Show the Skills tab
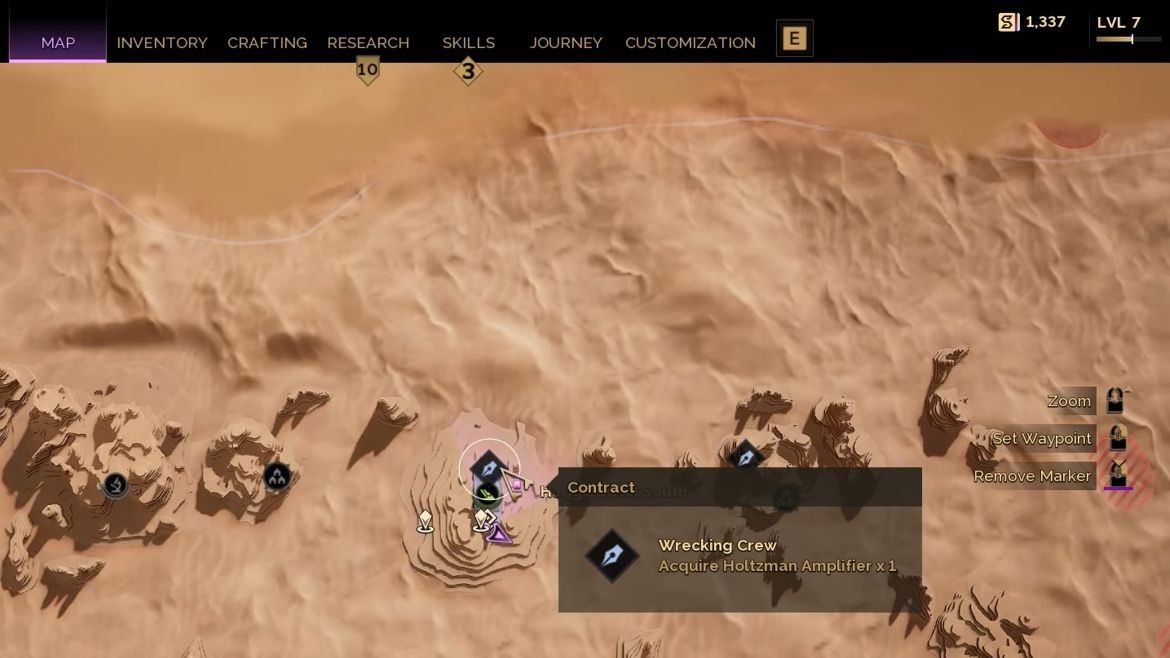Viewport: 1170px width, 658px height. pyautogui.click(x=468, y=43)
